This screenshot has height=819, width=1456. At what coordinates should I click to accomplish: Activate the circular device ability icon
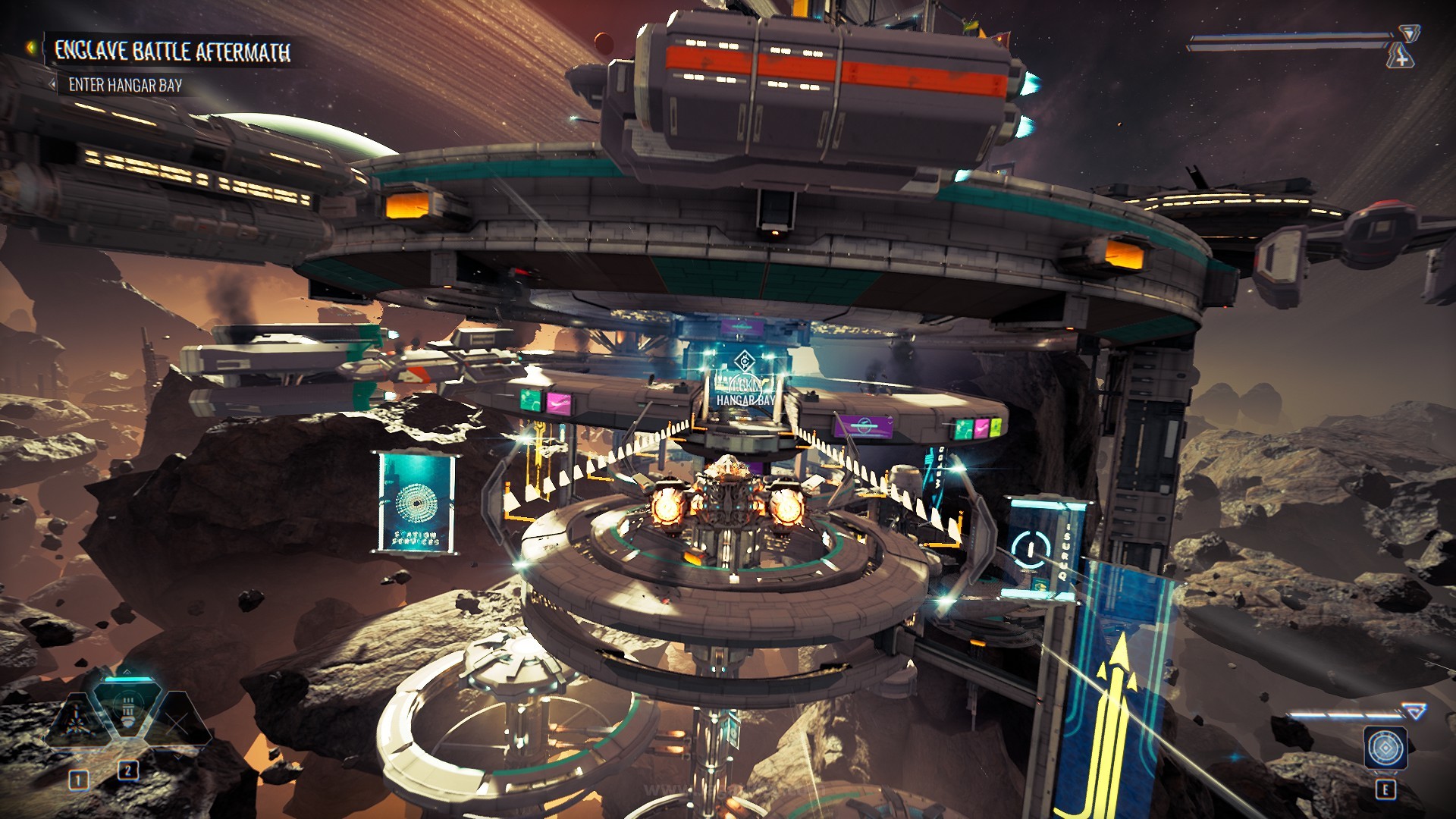[1385, 748]
